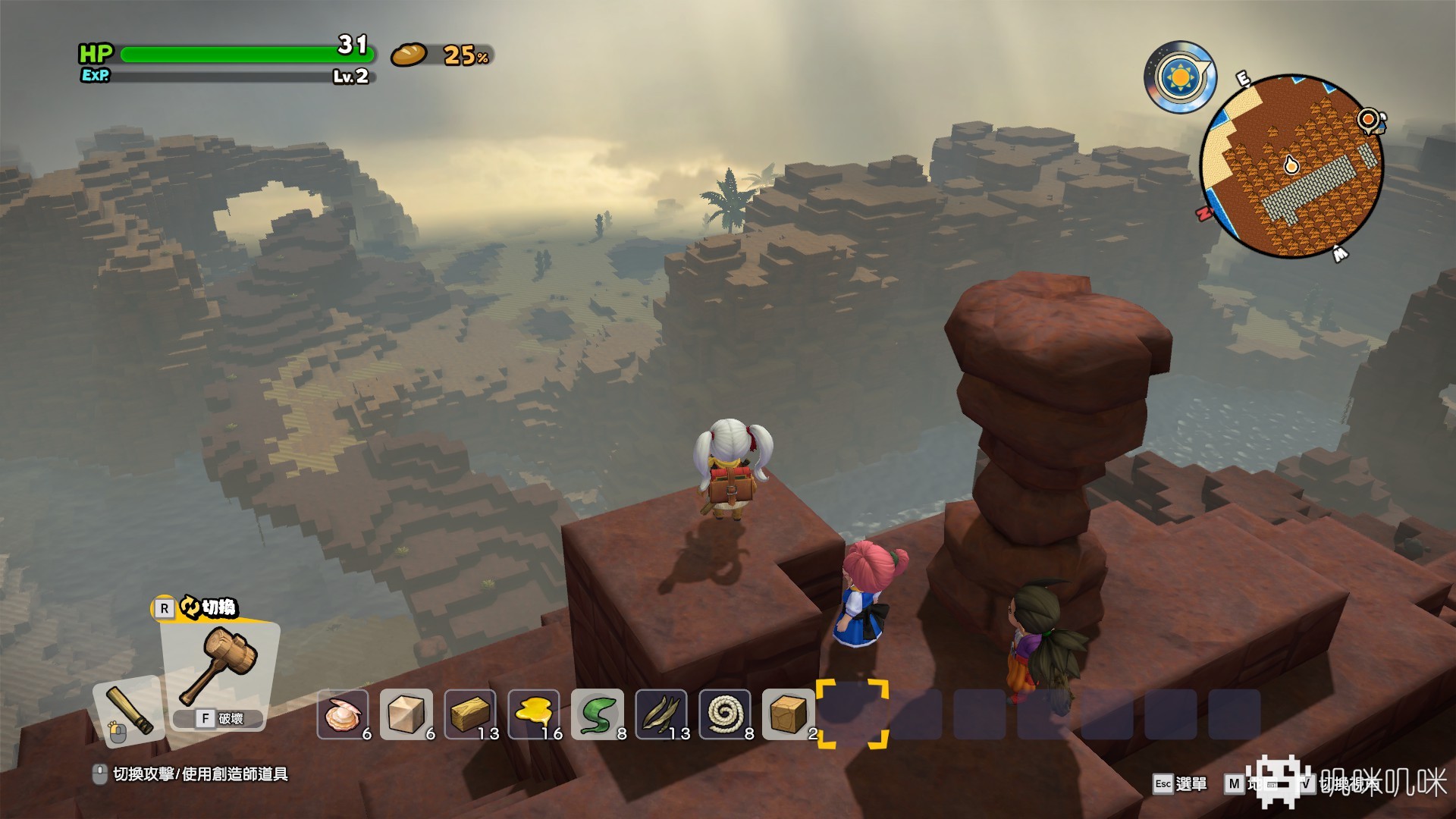Select the cracked earth block slot

pyautogui.click(x=789, y=714)
